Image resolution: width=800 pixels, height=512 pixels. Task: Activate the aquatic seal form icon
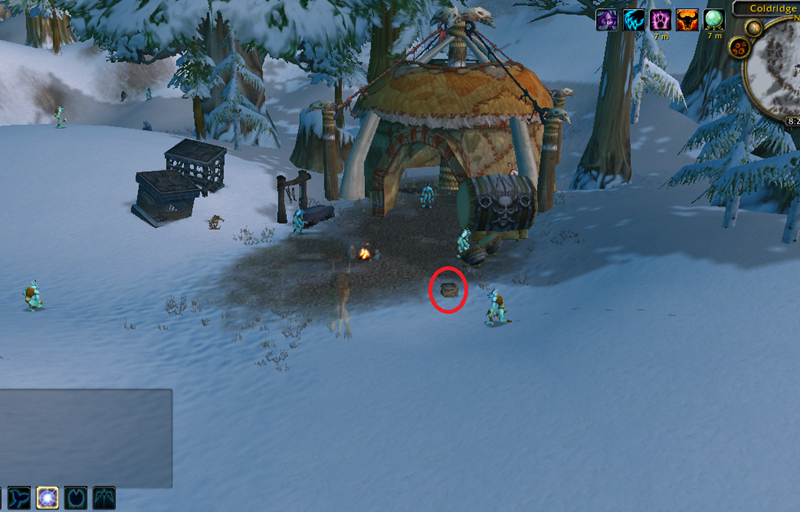click(19, 498)
